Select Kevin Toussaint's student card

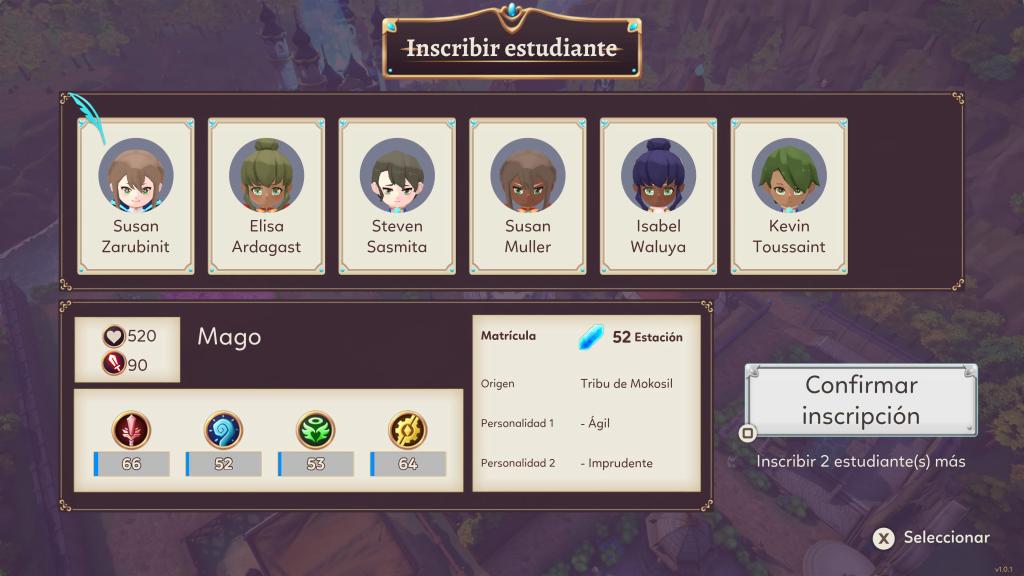[789, 196]
